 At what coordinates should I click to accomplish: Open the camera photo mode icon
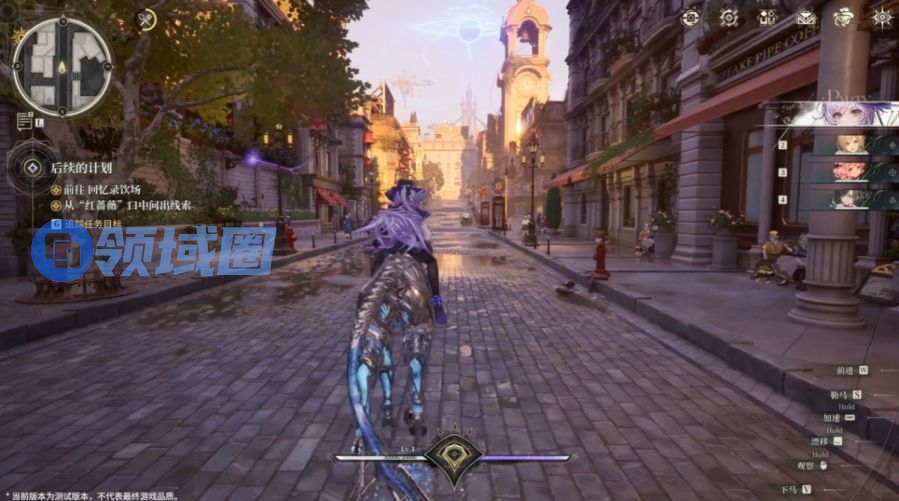(x=690, y=17)
